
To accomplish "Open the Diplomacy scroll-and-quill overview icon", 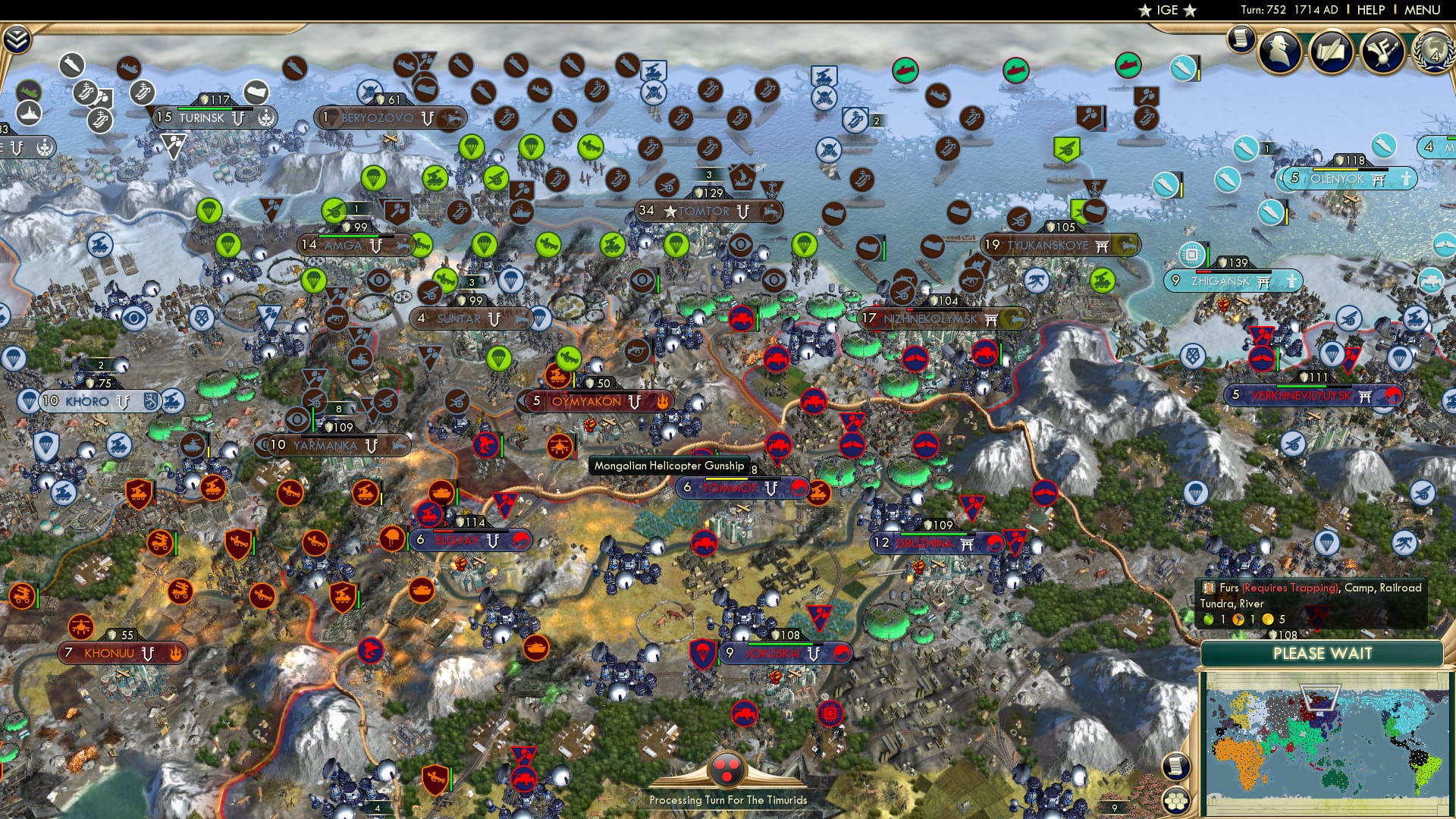I will pyautogui.click(x=1332, y=49).
